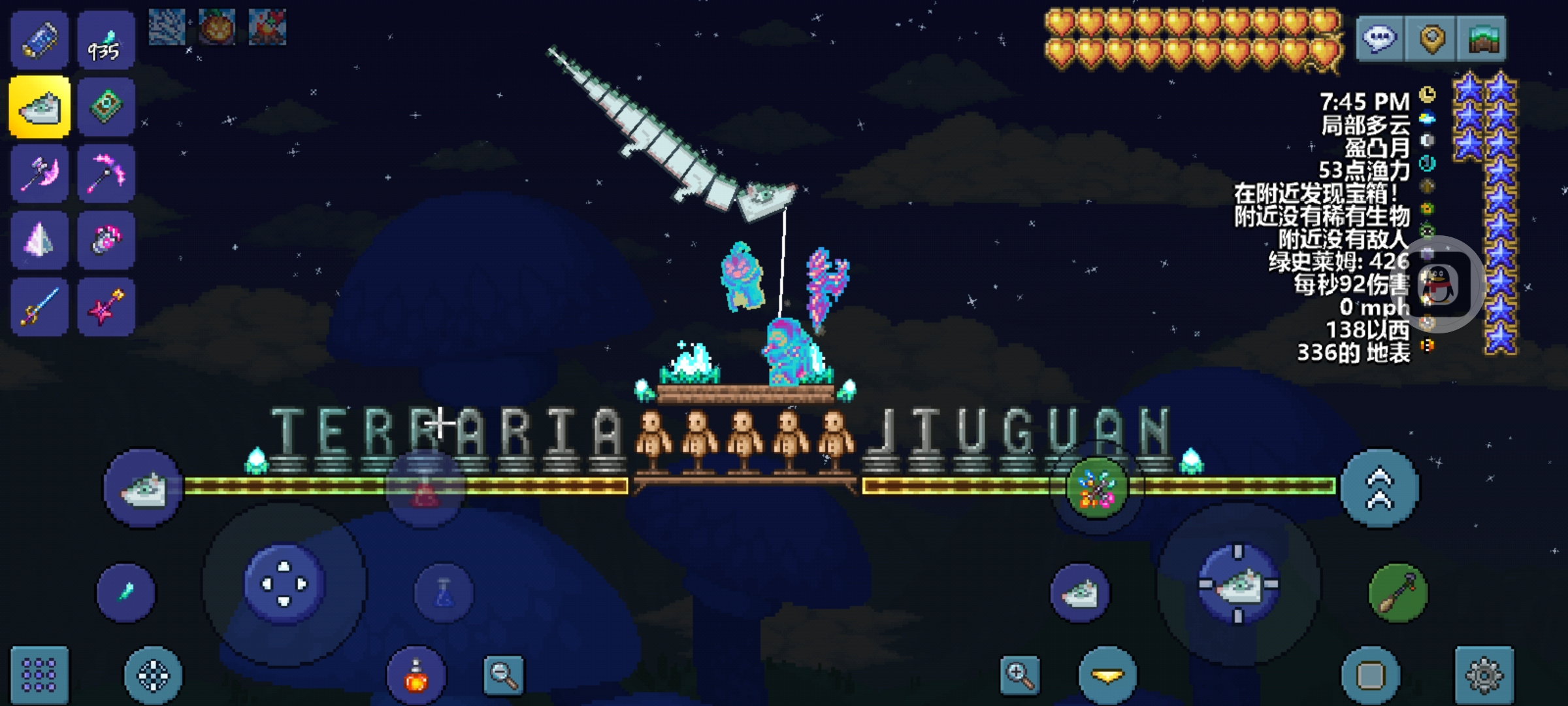Screen dimensions: 1568x706
Task: Zoom in with the plus magnifier
Action: pyautogui.click(x=1020, y=675)
